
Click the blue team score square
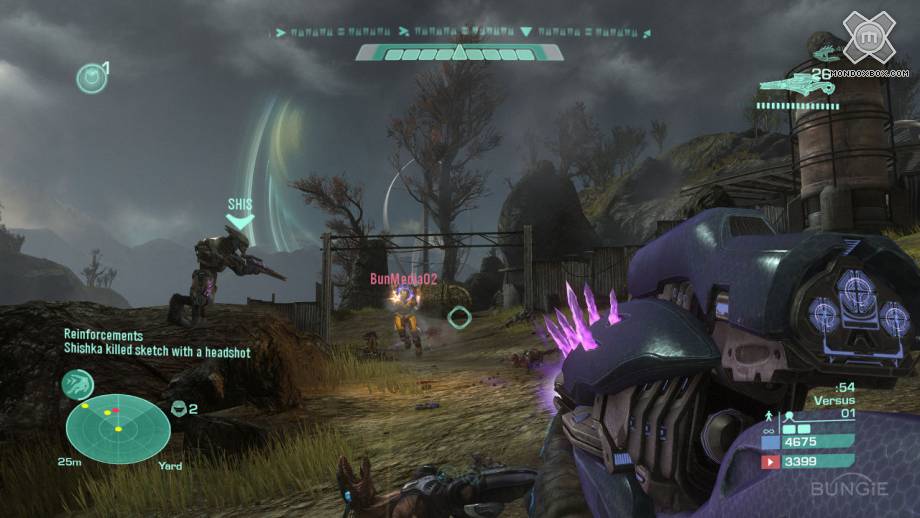coord(770,440)
